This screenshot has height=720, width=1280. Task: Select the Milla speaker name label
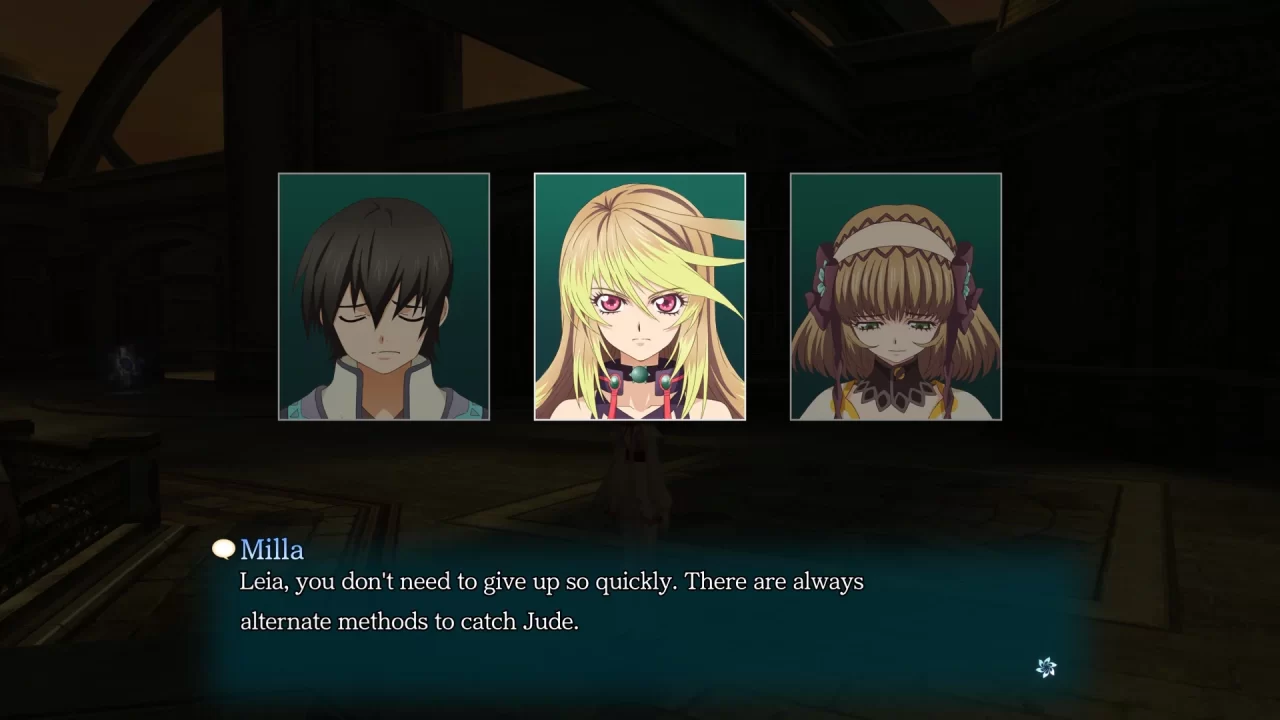coord(271,549)
